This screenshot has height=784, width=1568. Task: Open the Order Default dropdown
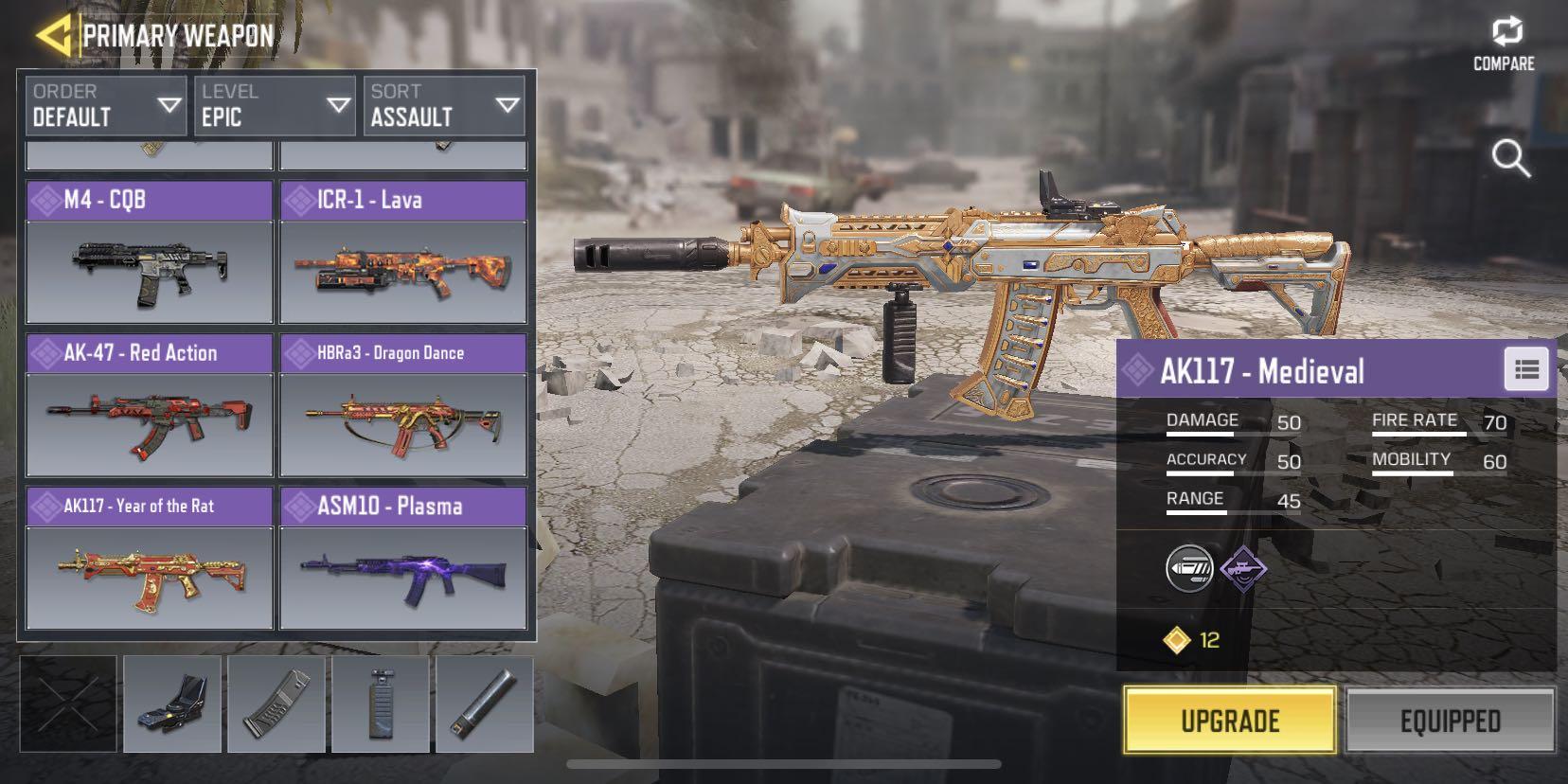coord(104,104)
